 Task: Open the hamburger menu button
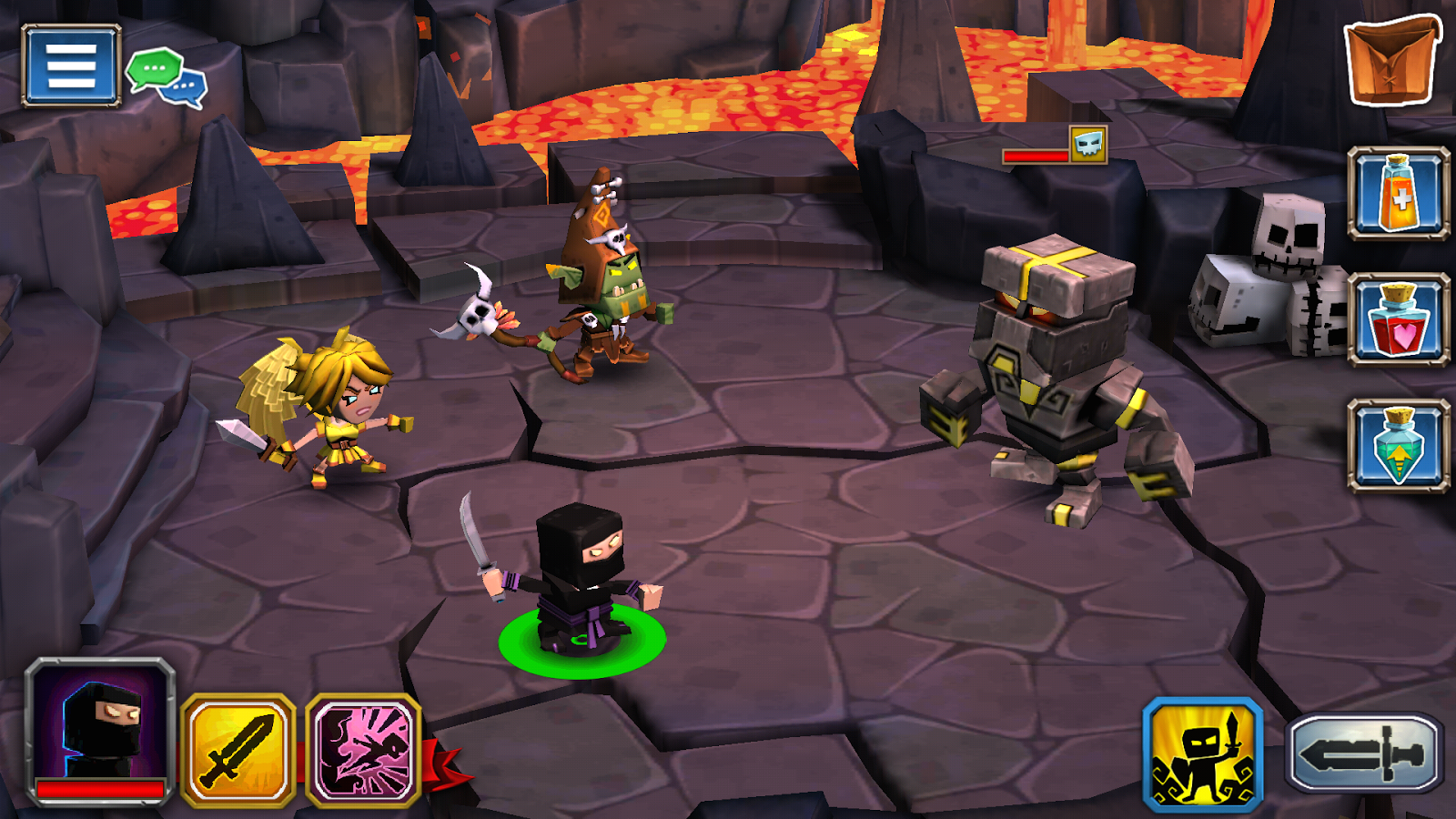click(x=71, y=66)
